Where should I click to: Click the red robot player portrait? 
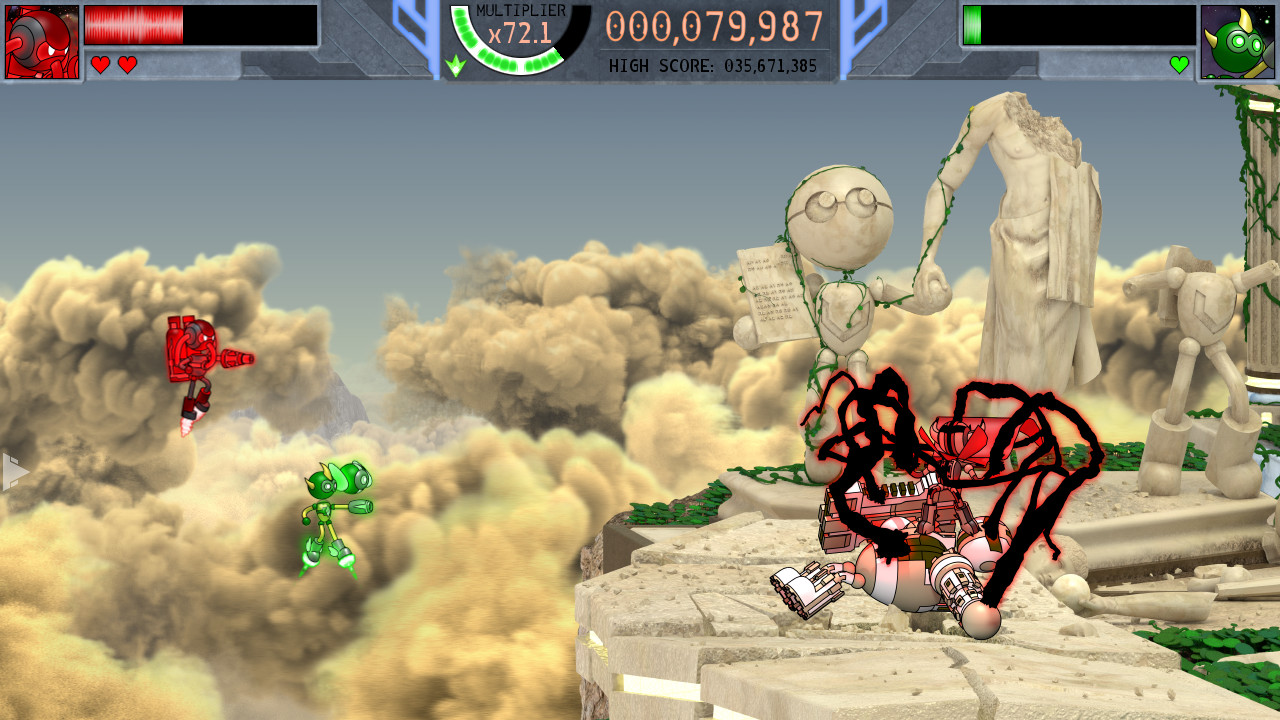click(x=42, y=42)
